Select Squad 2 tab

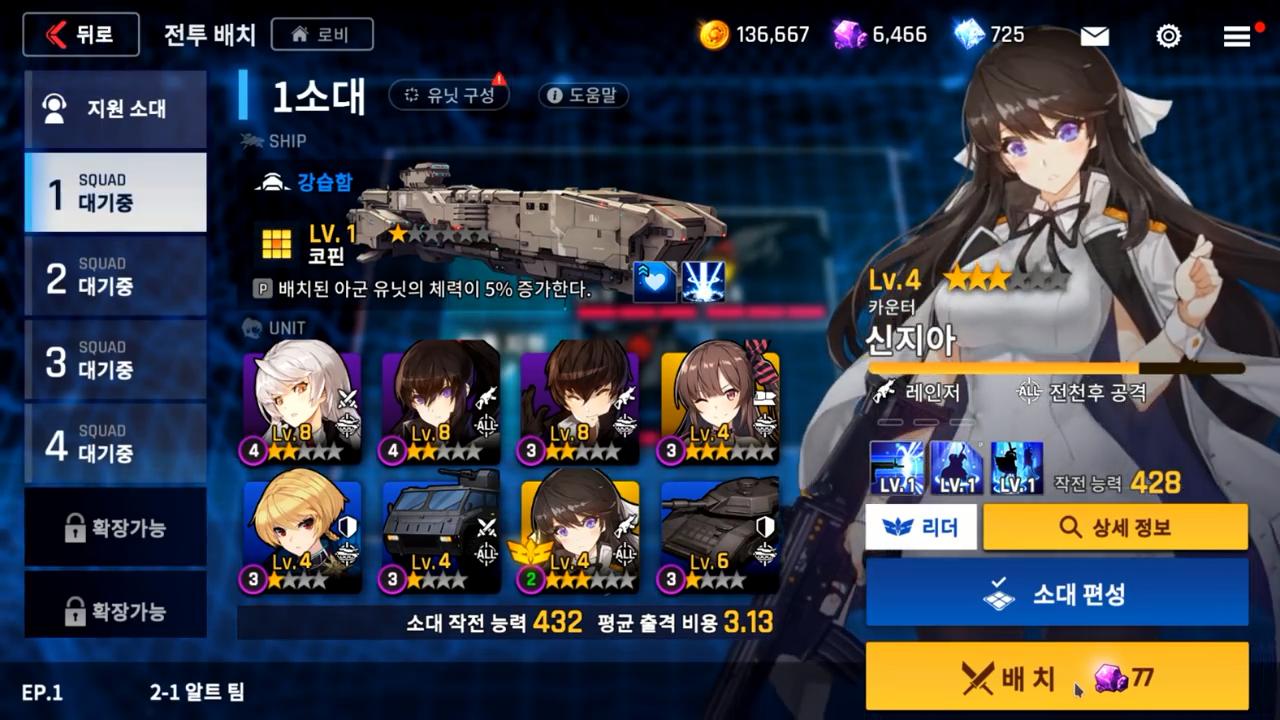pos(115,276)
